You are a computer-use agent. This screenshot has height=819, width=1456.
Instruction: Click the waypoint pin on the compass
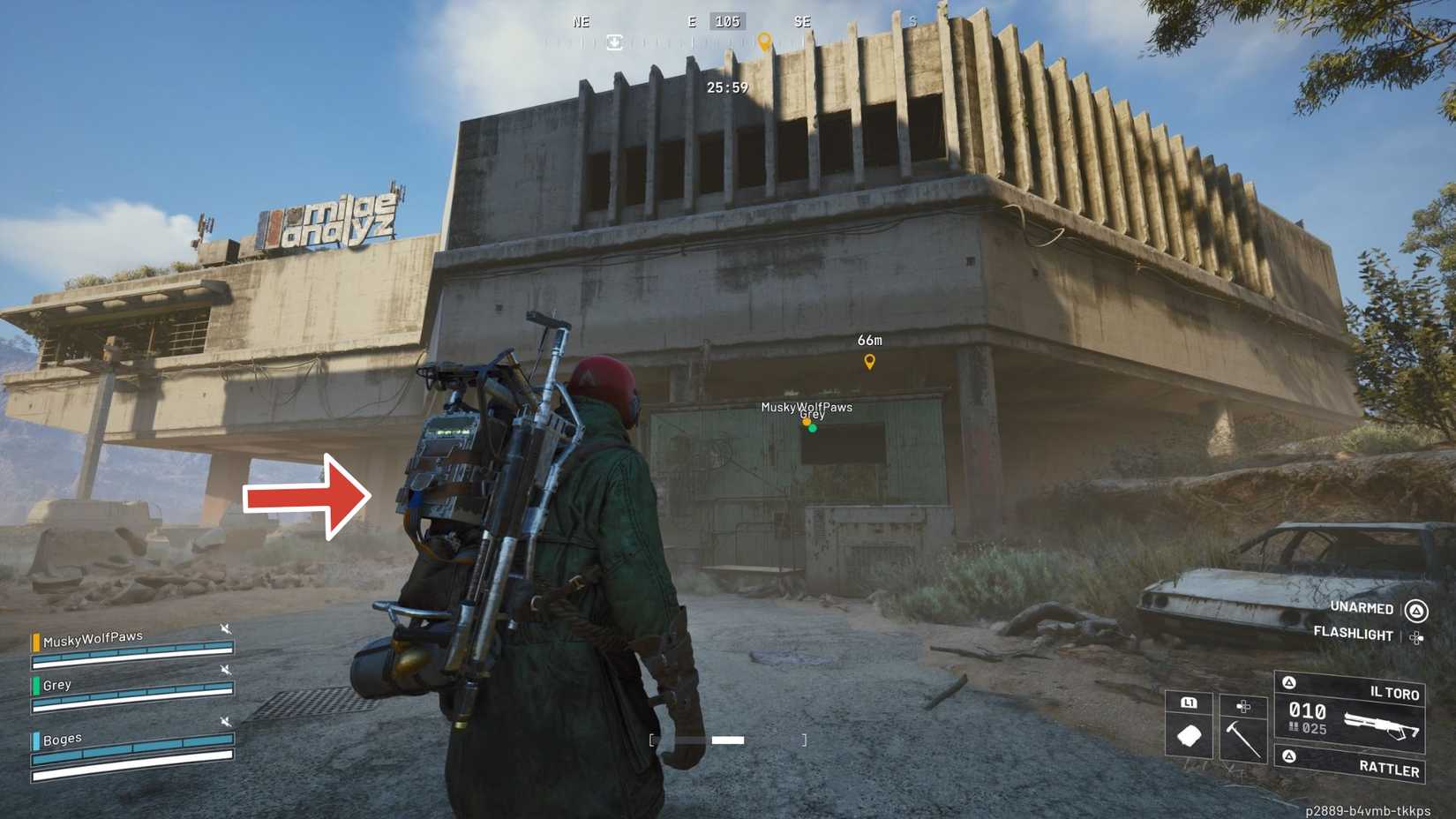pyautogui.click(x=766, y=40)
